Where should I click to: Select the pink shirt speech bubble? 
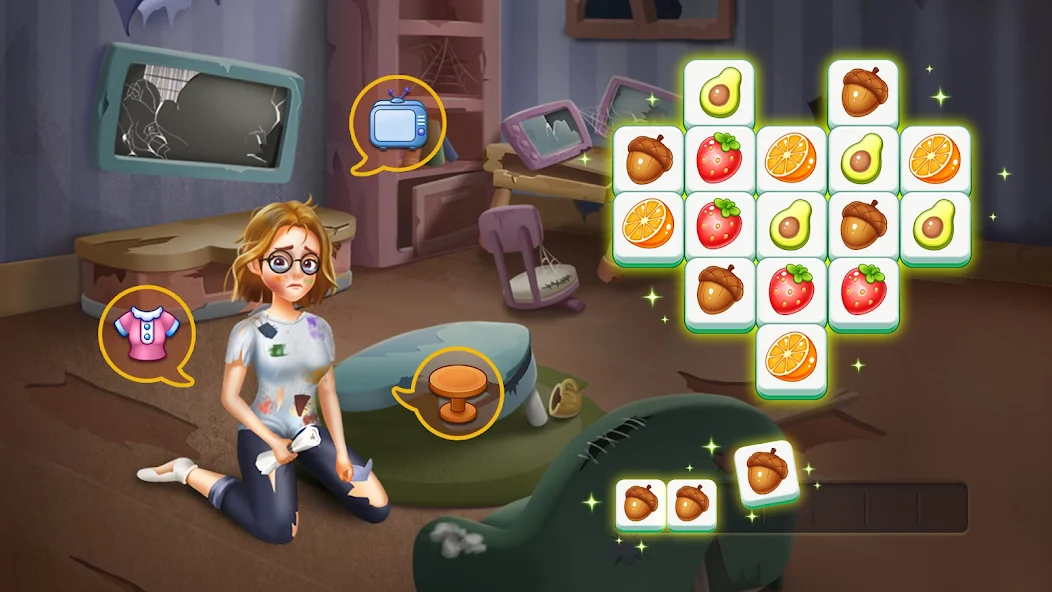coord(146,333)
